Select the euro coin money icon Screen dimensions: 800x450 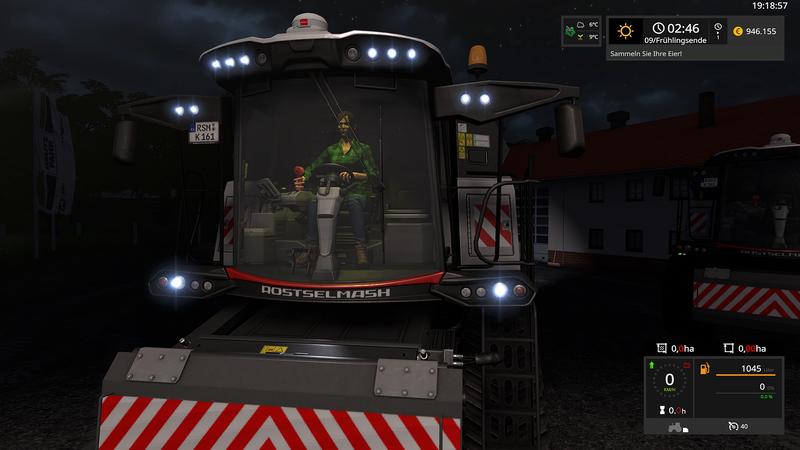737,31
